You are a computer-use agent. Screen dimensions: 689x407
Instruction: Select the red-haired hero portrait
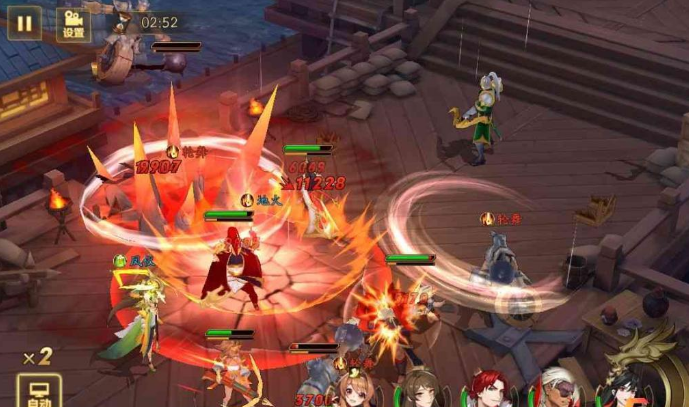(x=488, y=391)
